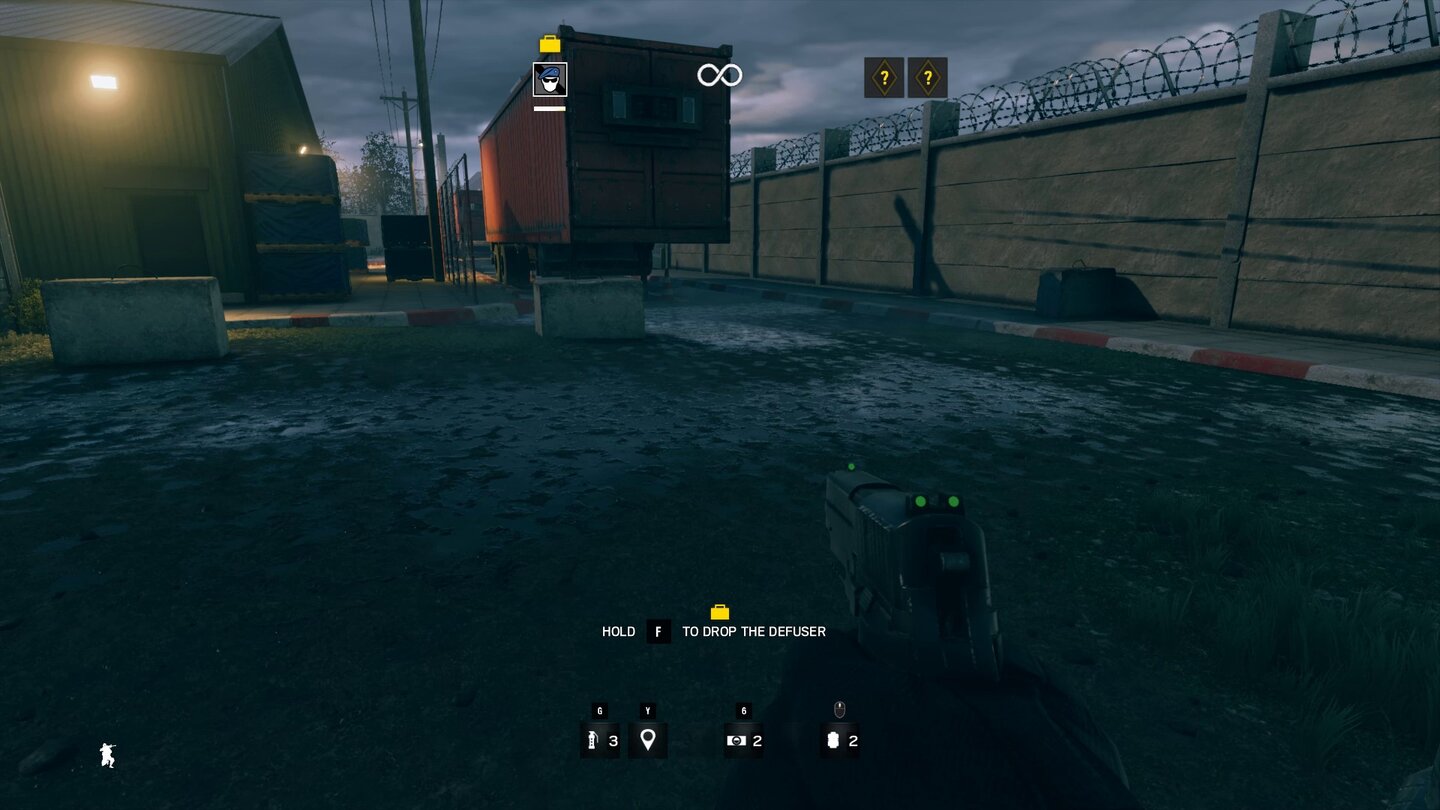
Task: Click the right unknown objective diamond icon
Action: click(x=926, y=76)
